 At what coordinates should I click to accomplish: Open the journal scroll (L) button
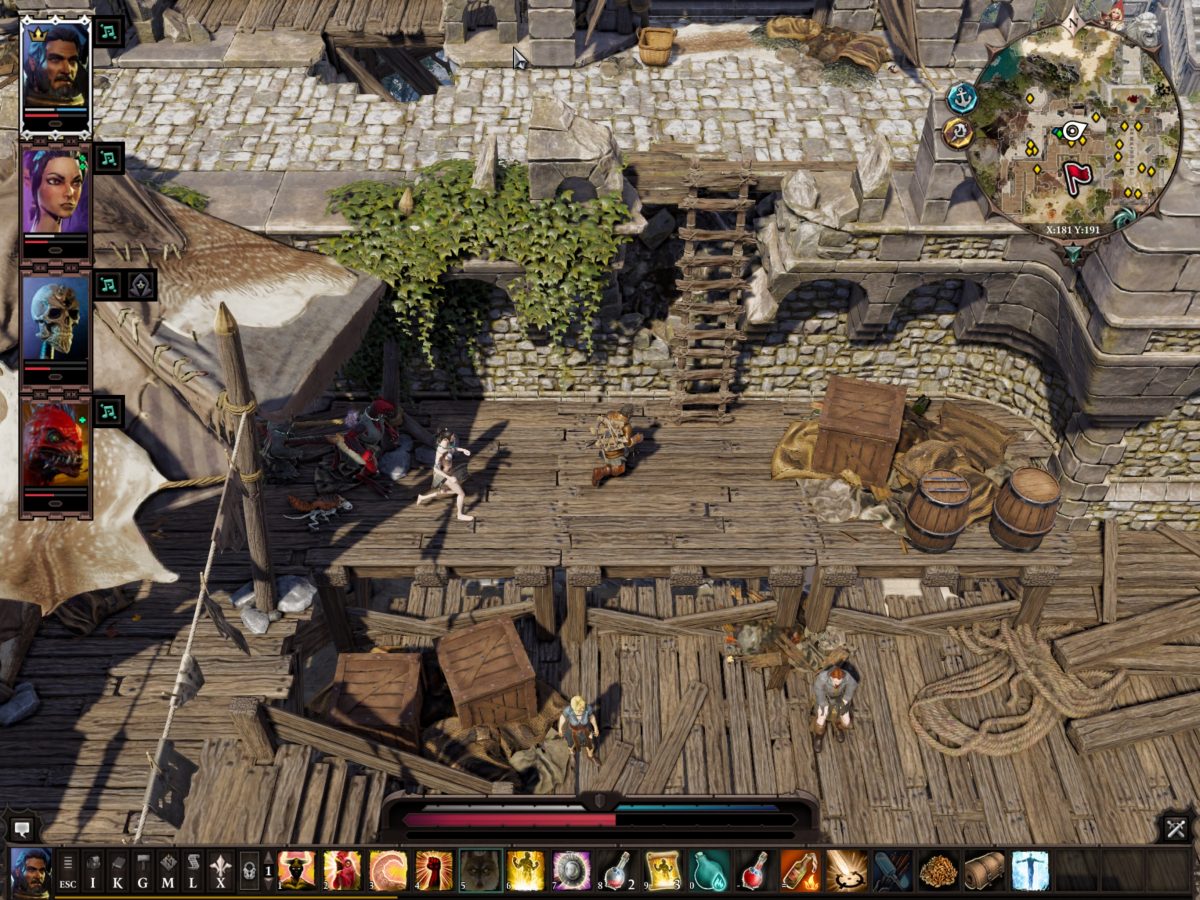tap(193, 871)
